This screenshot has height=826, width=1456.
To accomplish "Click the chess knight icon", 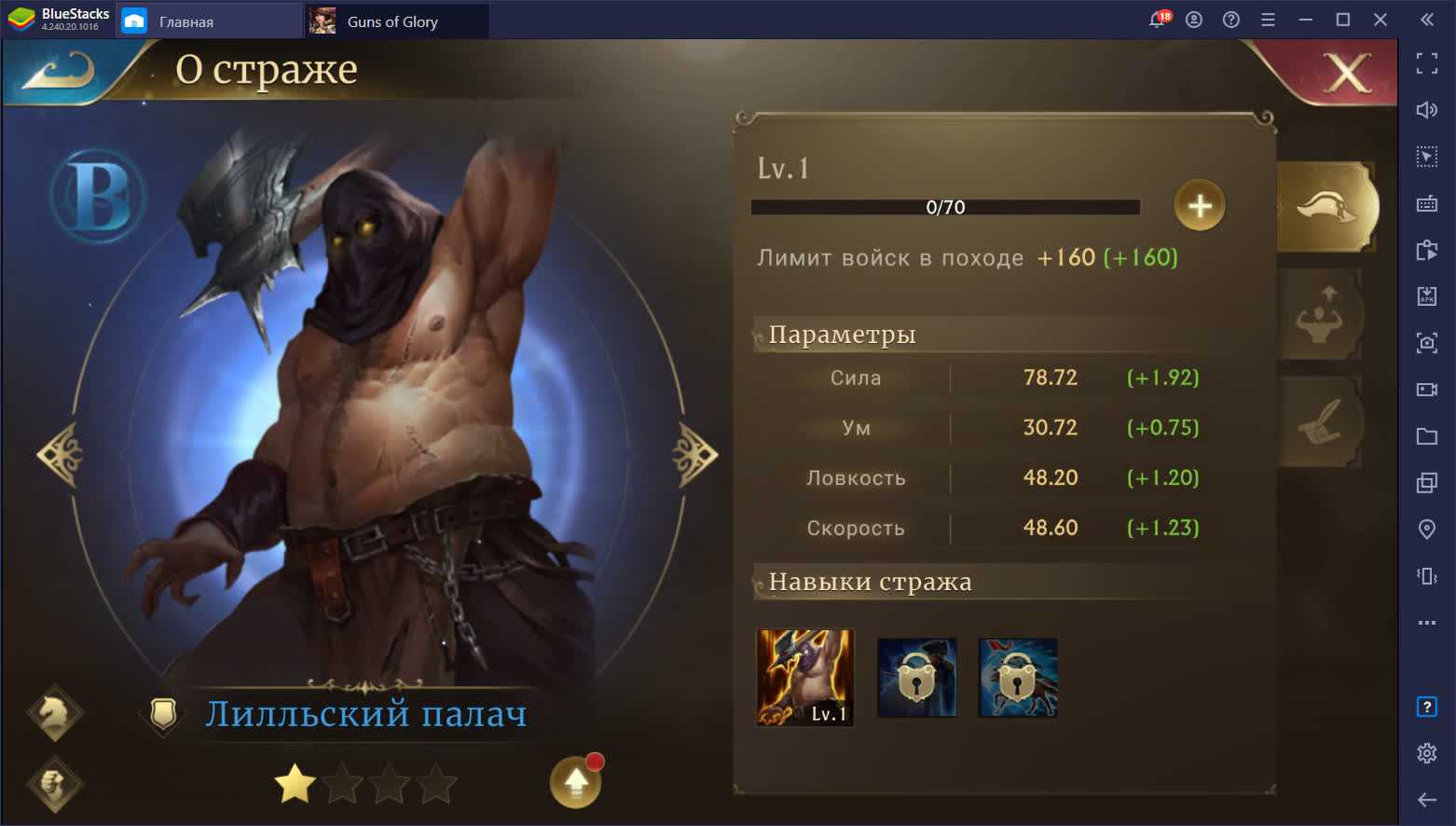I will click(x=54, y=713).
